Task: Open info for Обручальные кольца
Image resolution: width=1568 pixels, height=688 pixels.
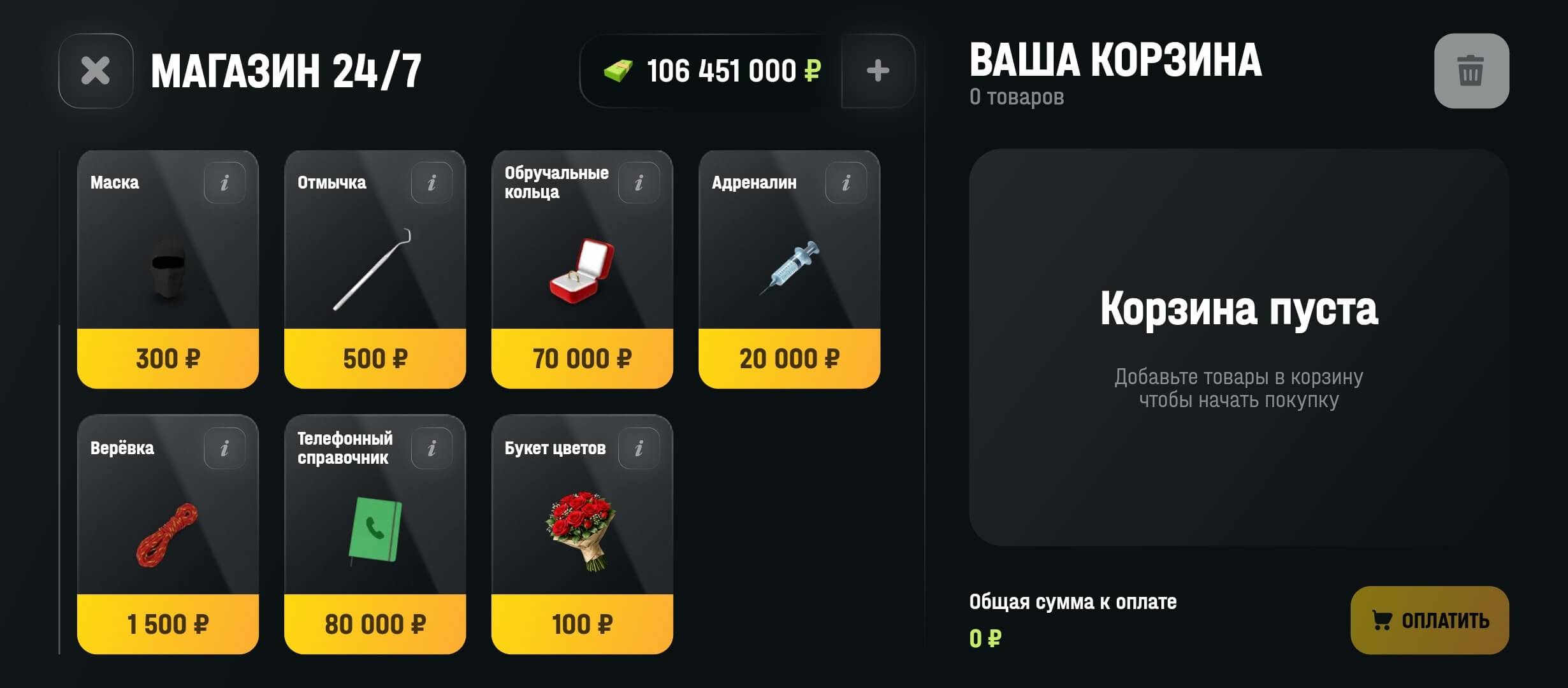Action: click(x=639, y=183)
